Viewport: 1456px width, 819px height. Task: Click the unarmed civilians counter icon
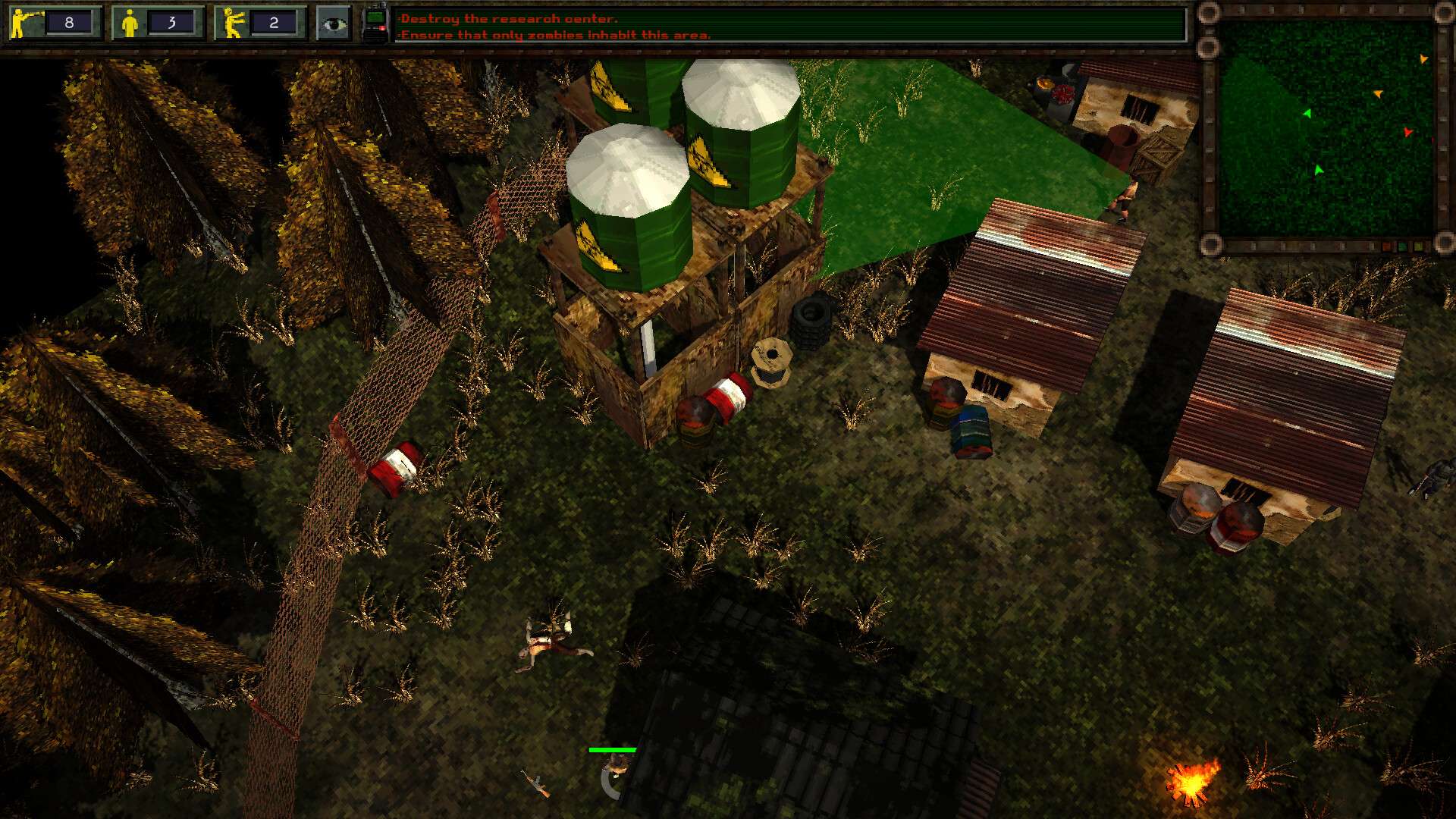(x=130, y=23)
